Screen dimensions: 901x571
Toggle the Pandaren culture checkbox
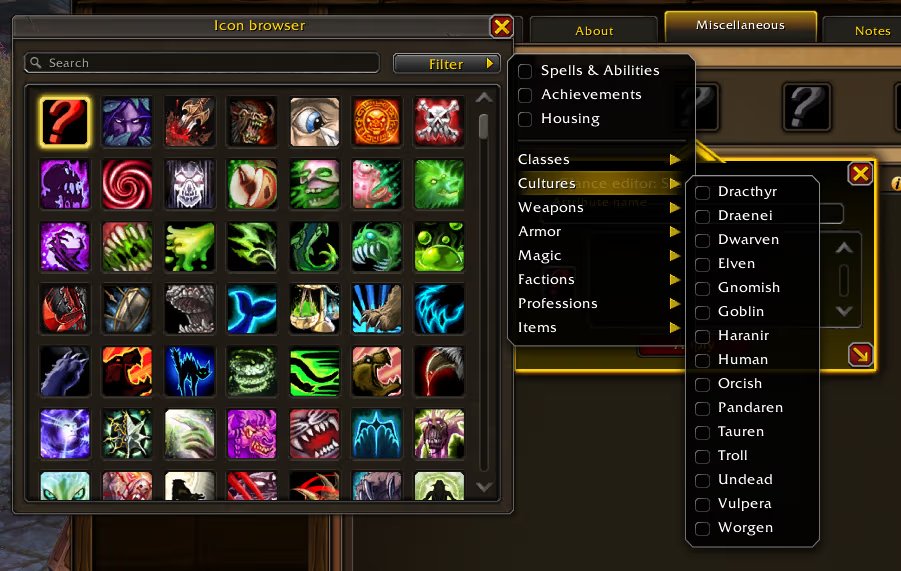pos(703,408)
